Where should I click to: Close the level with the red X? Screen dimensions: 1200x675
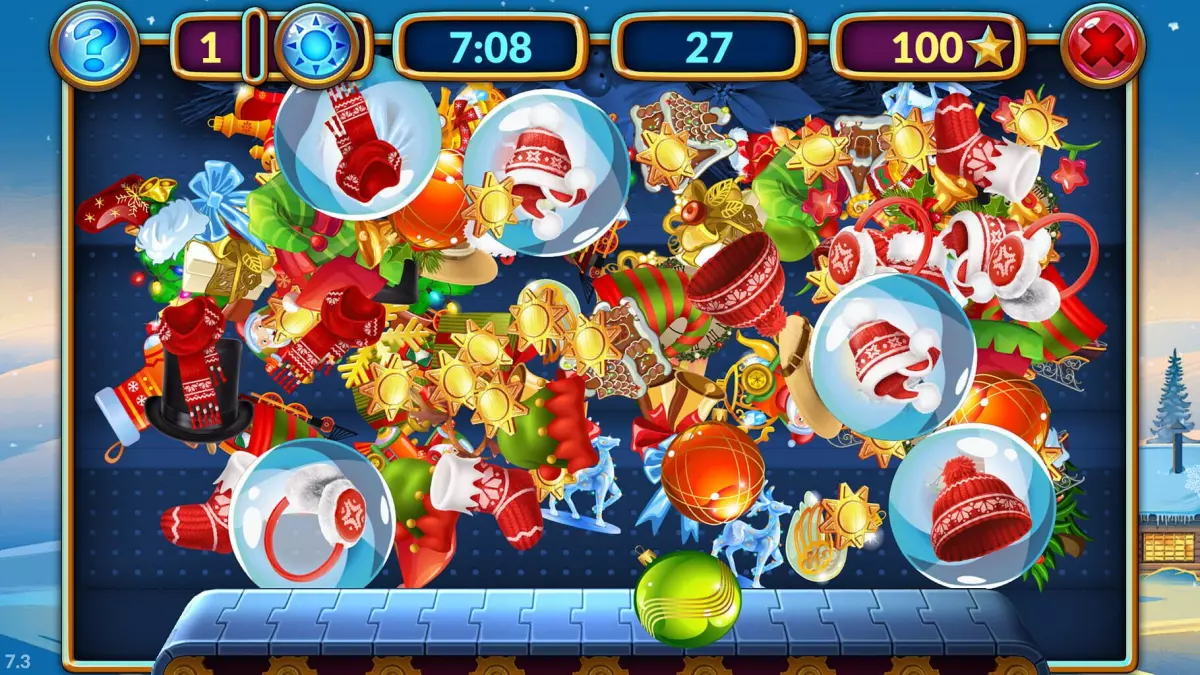point(1103,45)
